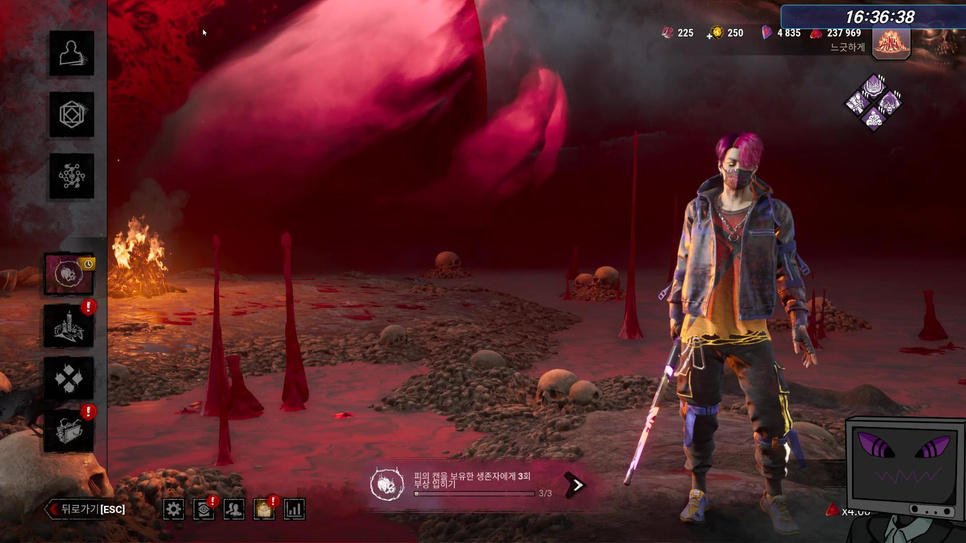Open the friends list icon

[234, 509]
